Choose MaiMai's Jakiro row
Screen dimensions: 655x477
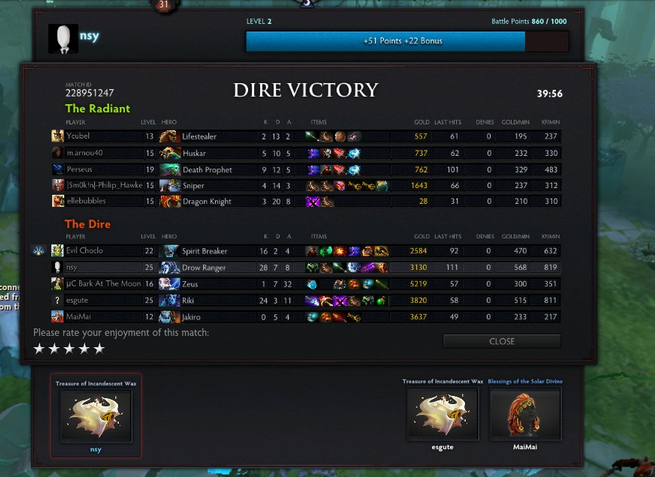300,316
